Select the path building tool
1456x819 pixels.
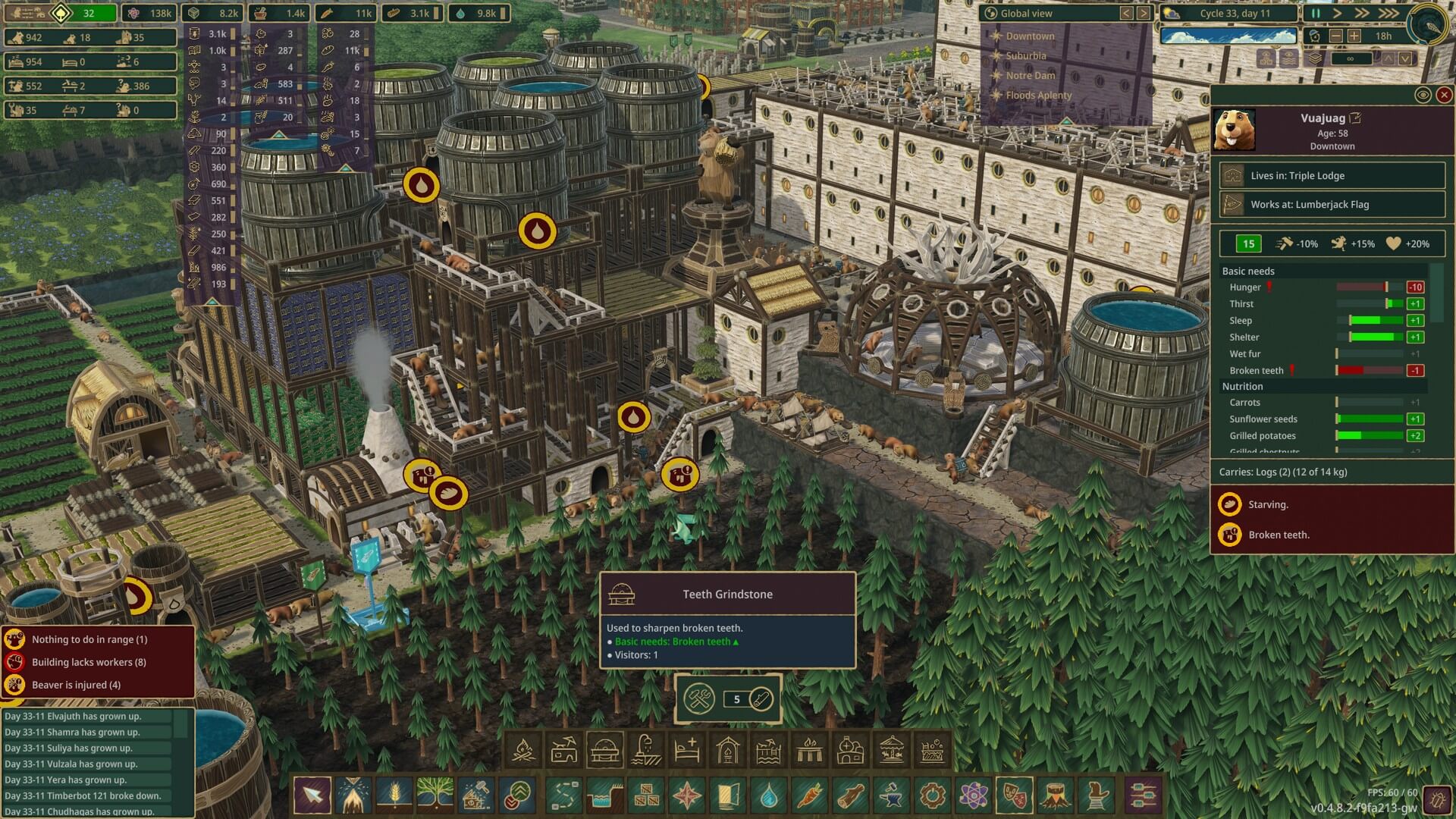pyautogui.click(x=563, y=796)
